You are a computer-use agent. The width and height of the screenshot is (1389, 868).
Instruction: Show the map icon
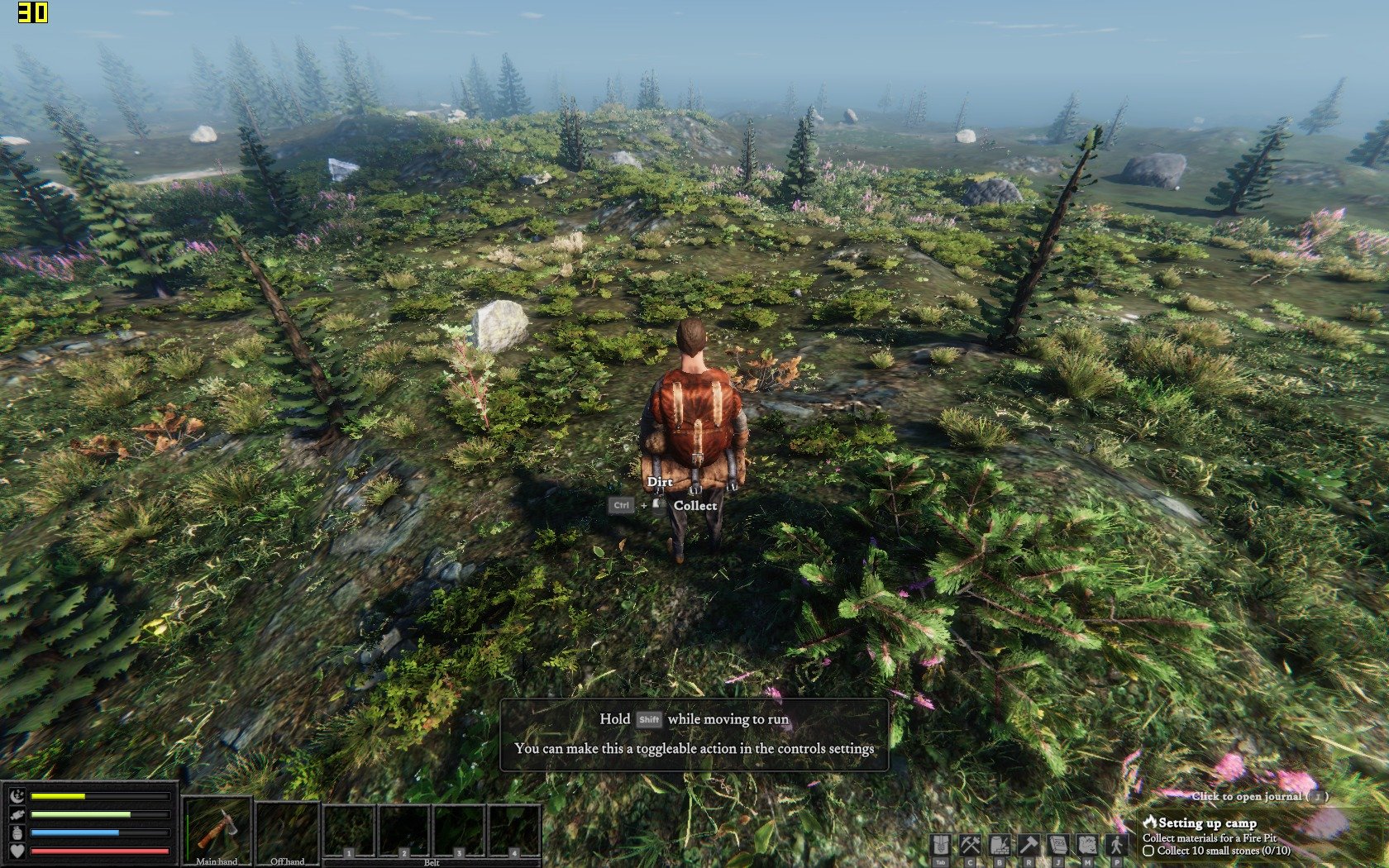coord(1087,845)
